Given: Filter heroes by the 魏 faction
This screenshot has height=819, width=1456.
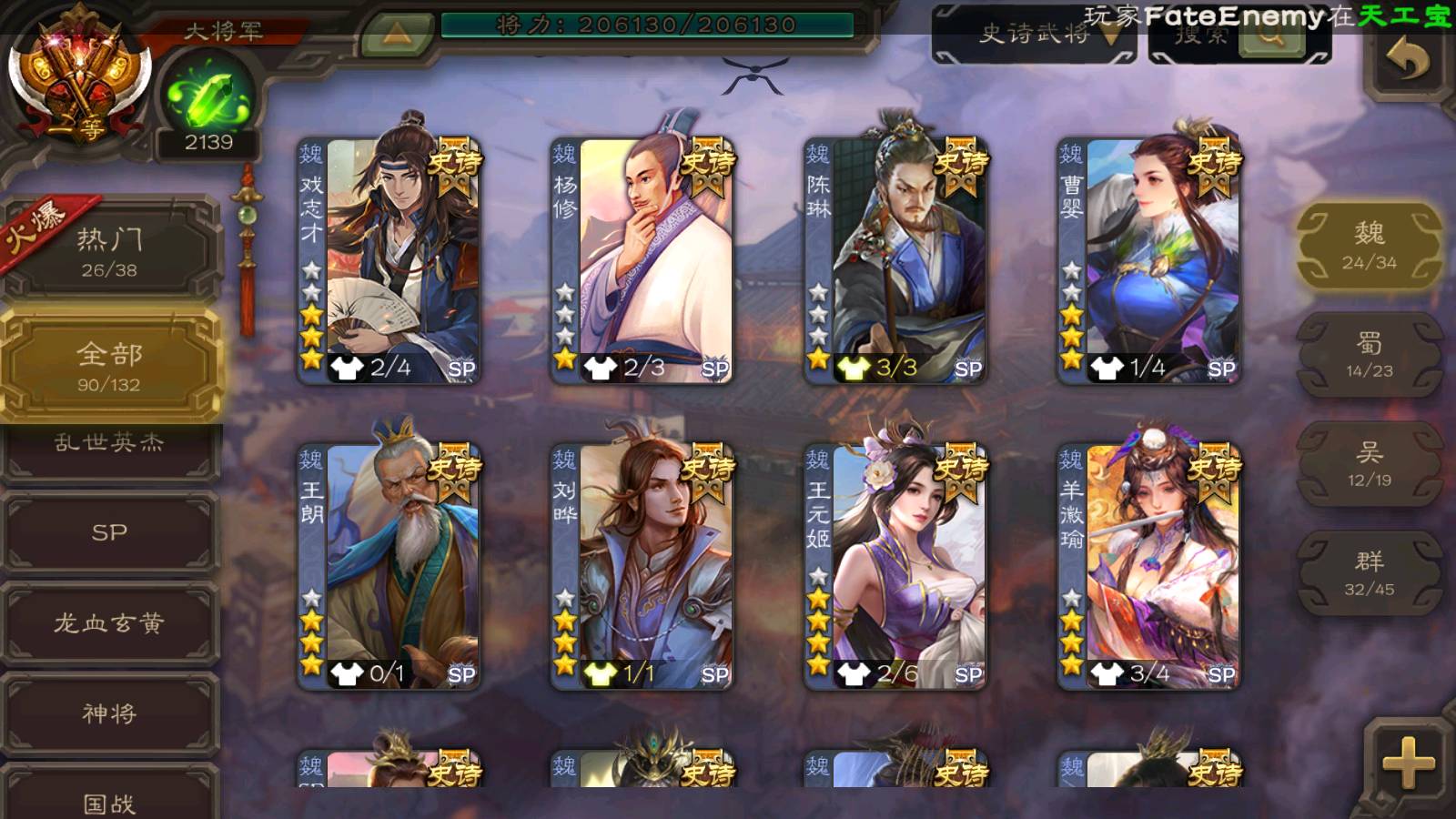Looking at the screenshot, I should click(1369, 246).
